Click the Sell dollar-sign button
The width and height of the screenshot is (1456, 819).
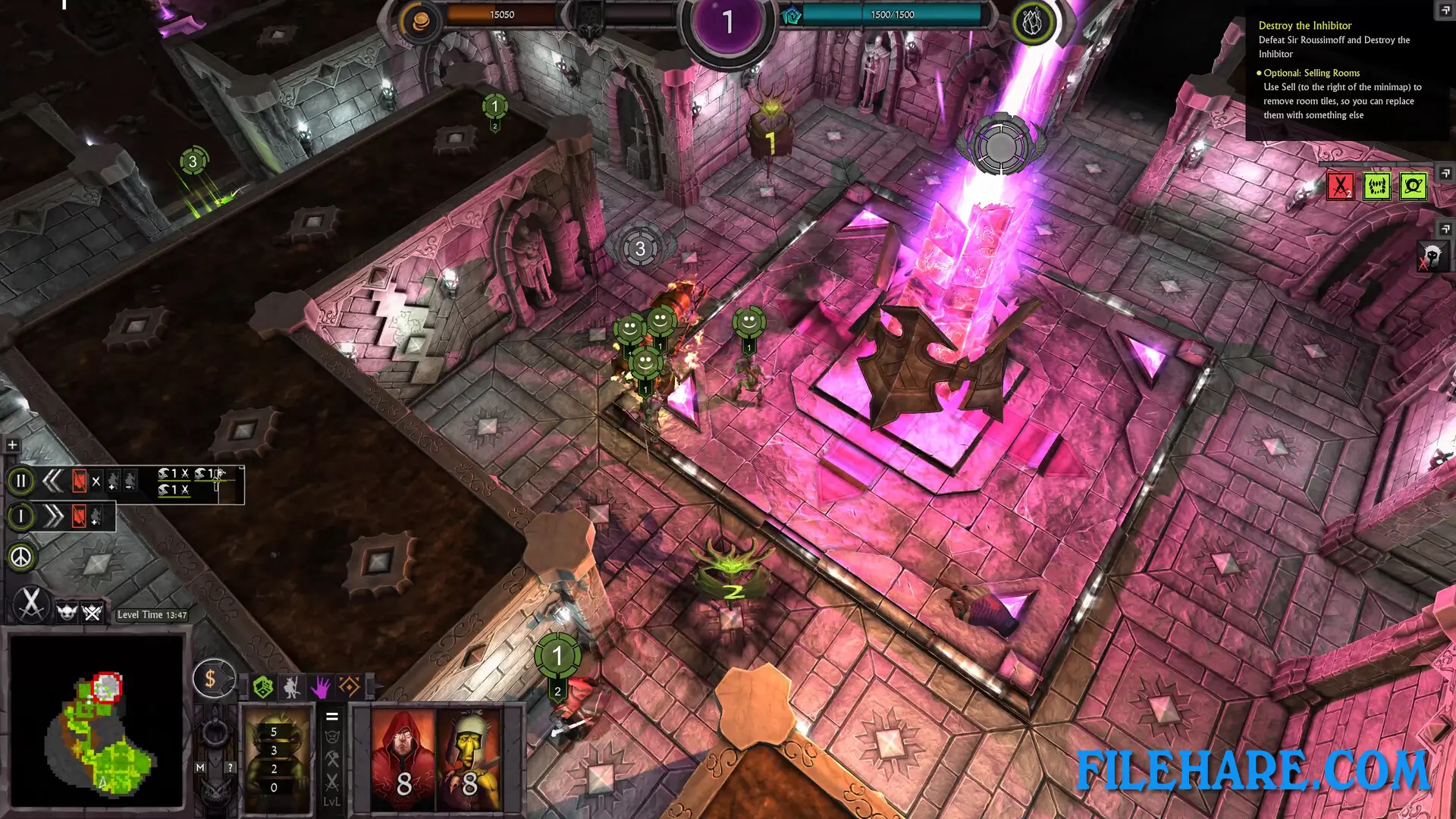(x=211, y=679)
